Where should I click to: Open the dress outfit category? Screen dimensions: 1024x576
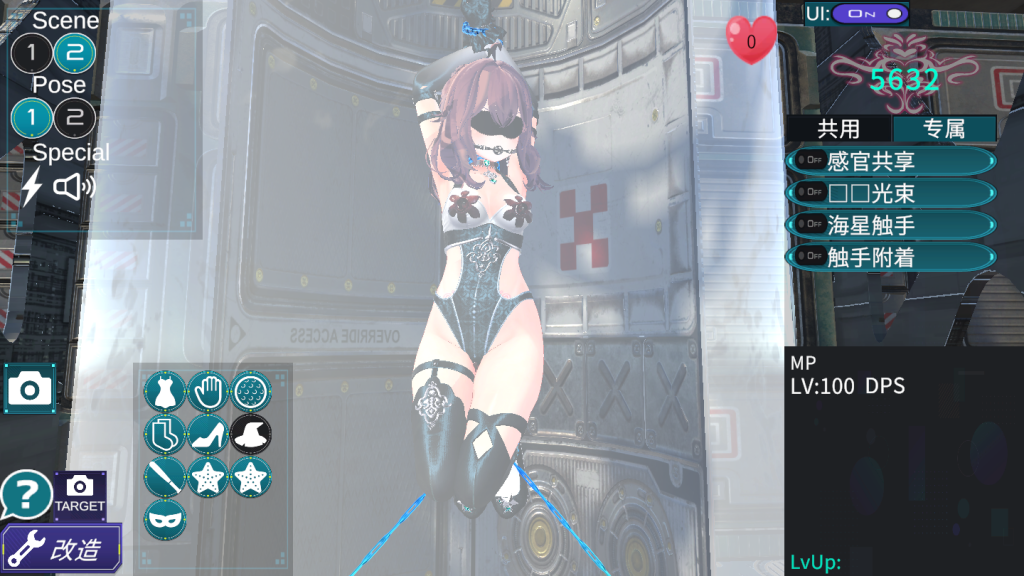163,391
